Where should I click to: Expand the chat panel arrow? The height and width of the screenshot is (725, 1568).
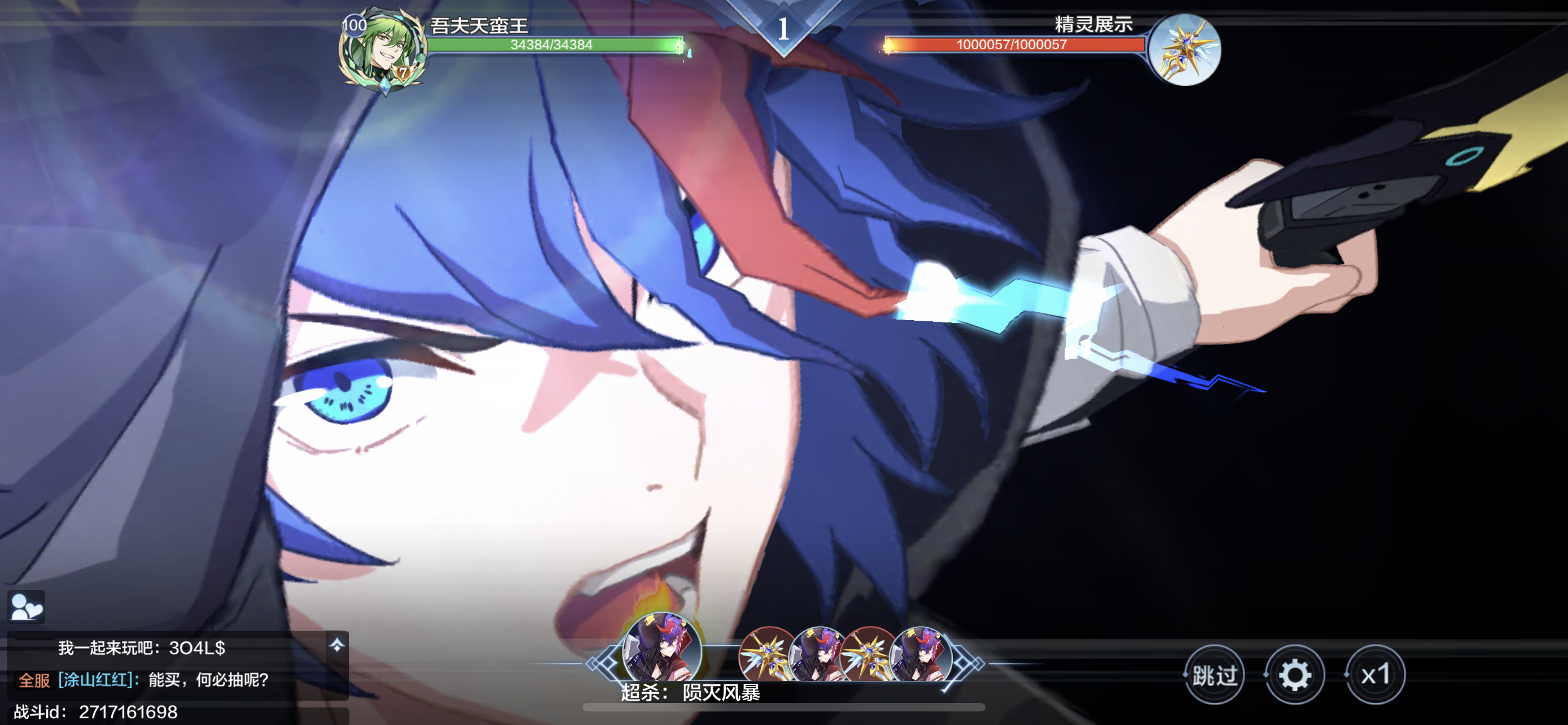[x=336, y=645]
